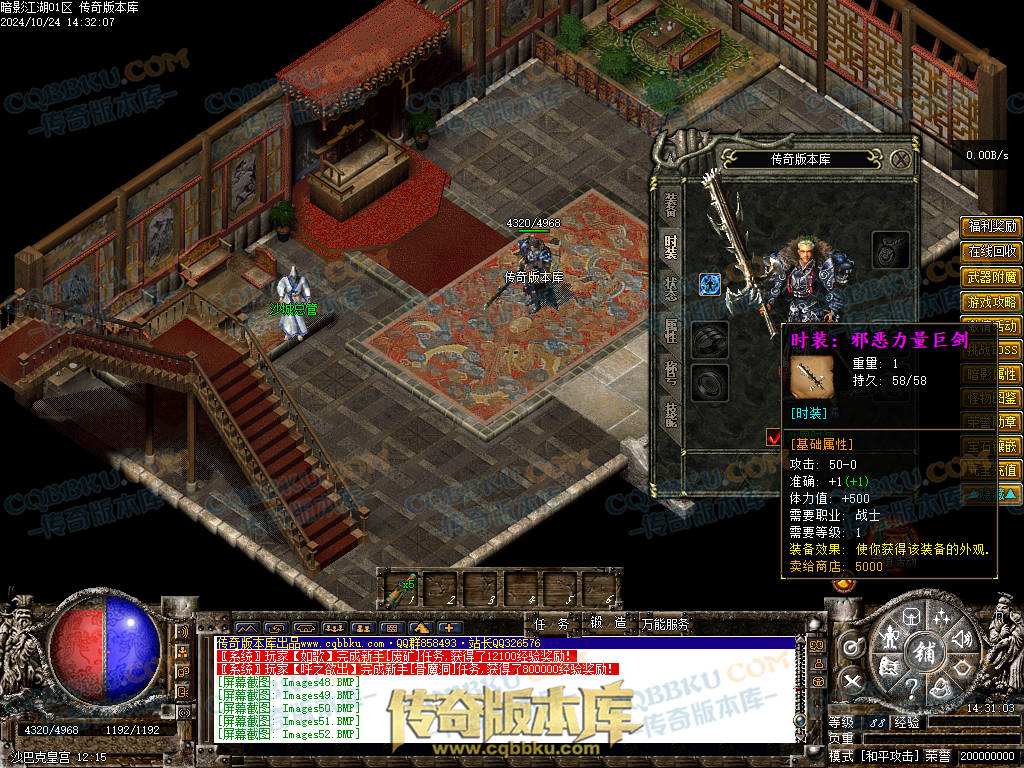Select the blue rune fashion slot
The width and height of the screenshot is (1024, 768).
[x=710, y=284]
